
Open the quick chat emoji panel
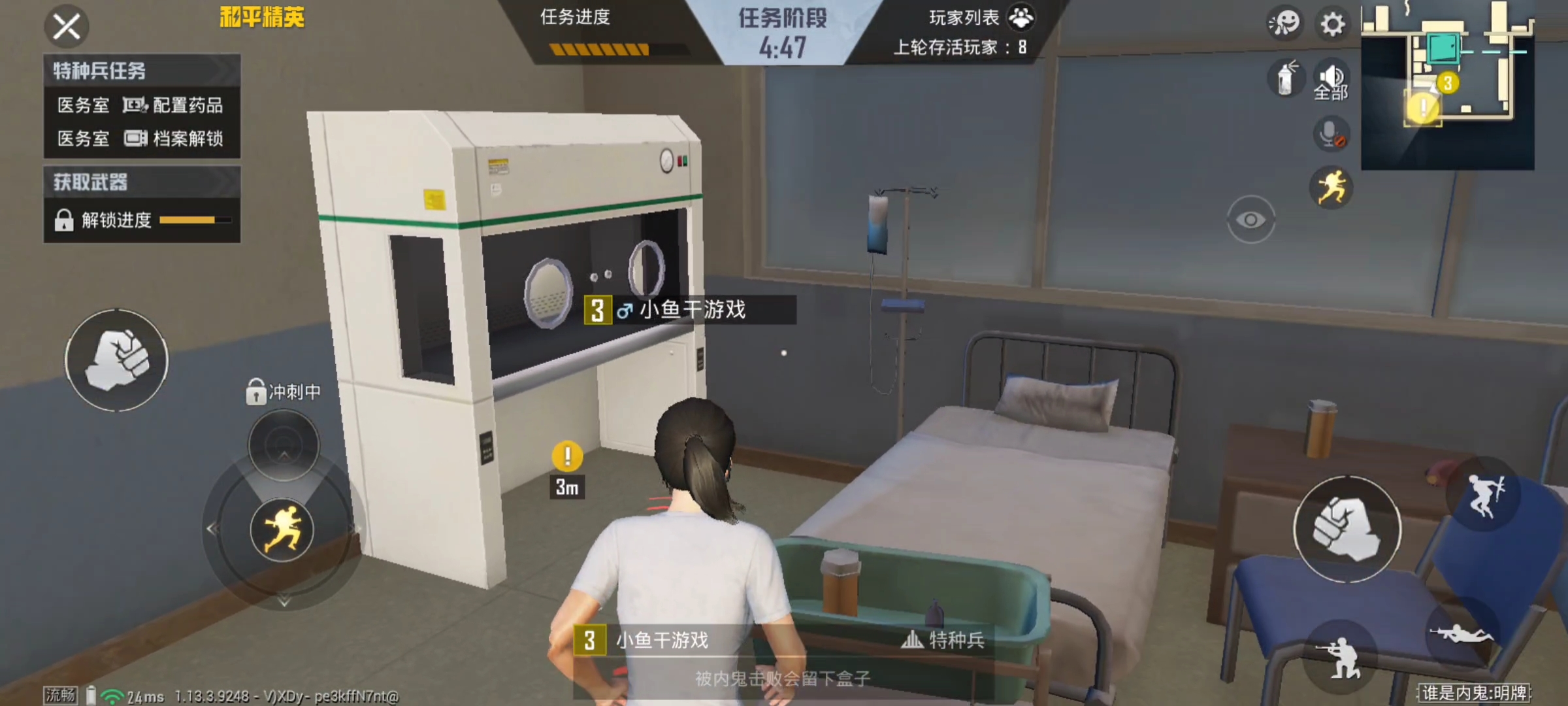(1284, 24)
